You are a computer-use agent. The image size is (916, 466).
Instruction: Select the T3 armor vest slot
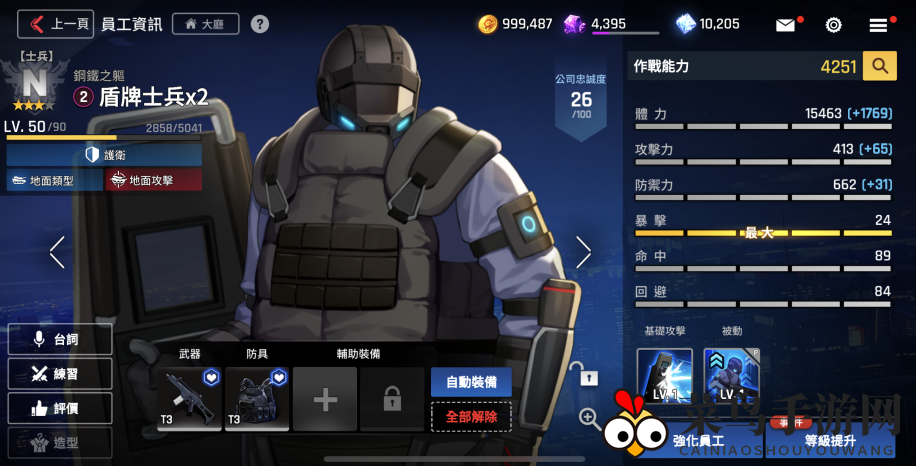[257, 399]
